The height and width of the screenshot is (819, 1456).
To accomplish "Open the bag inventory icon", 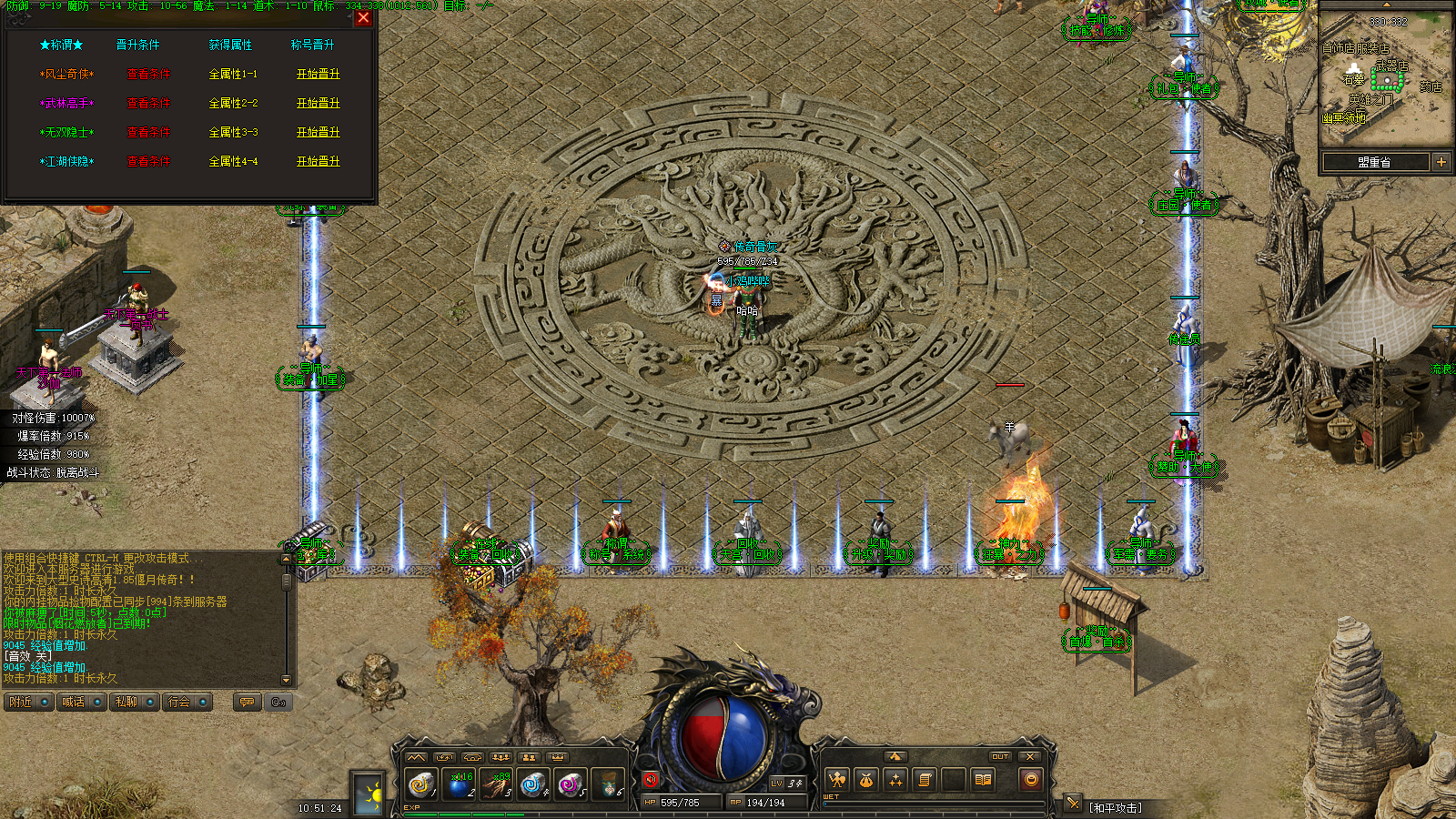I will [x=865, y=780].
